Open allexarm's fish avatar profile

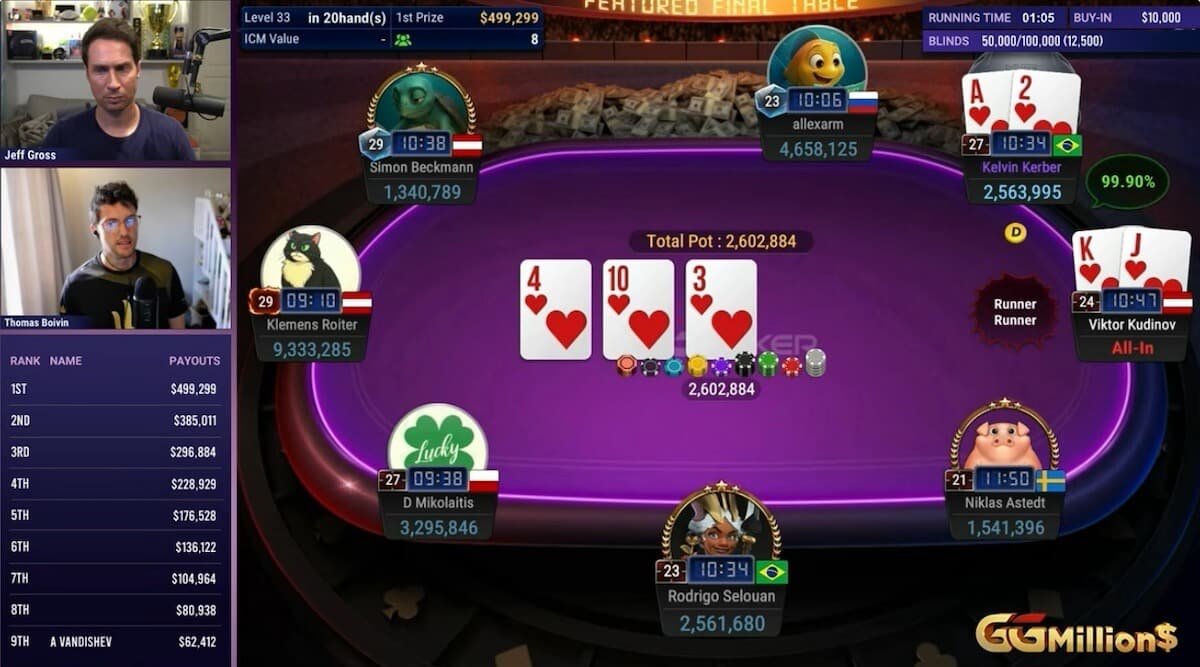pos(816,60)
